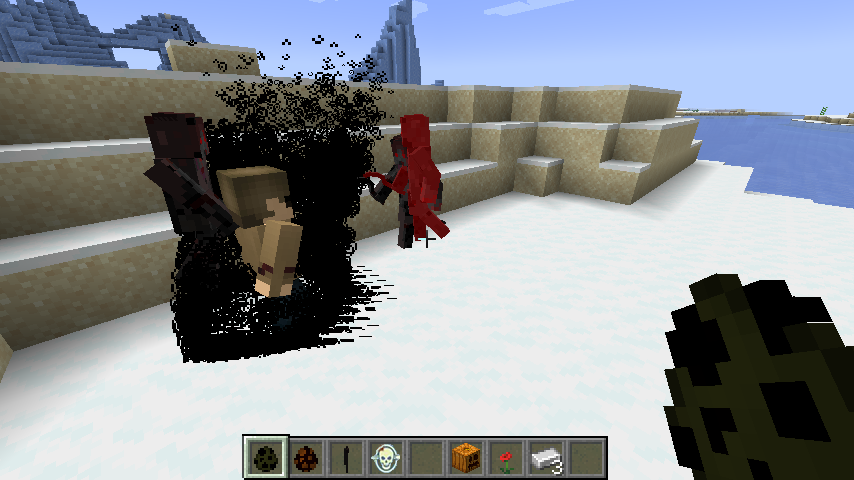Select the black spawn egg slot
The height and width of the screenshot is (480, 854).
[x=267, y=458]
